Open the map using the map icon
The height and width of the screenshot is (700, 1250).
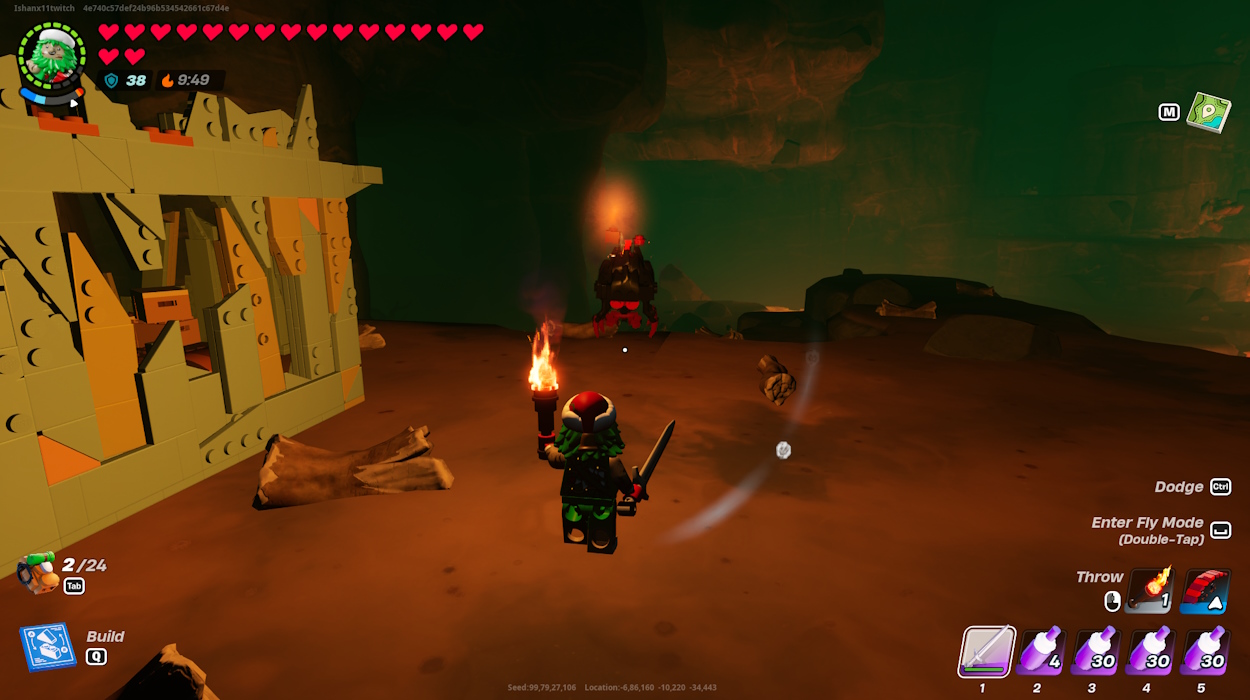(1208, 112)
